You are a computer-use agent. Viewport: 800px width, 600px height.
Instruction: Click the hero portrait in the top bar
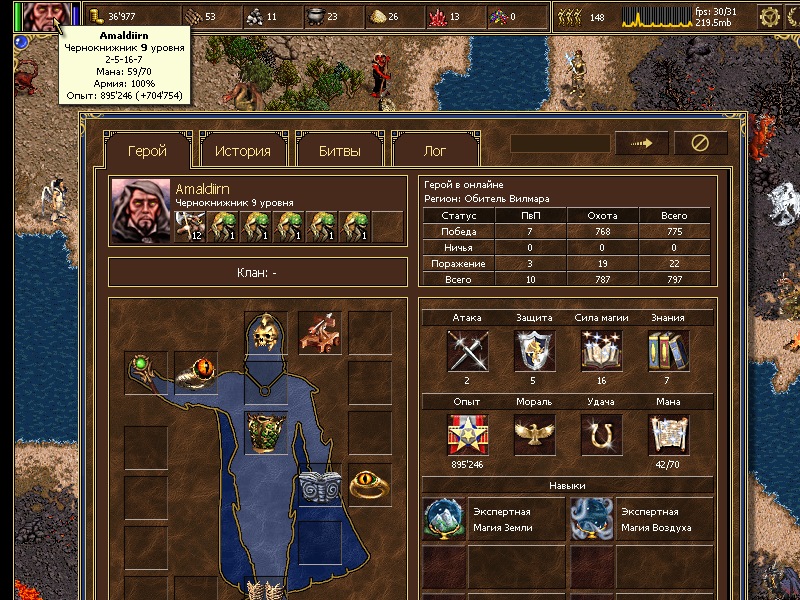[42, 16]
